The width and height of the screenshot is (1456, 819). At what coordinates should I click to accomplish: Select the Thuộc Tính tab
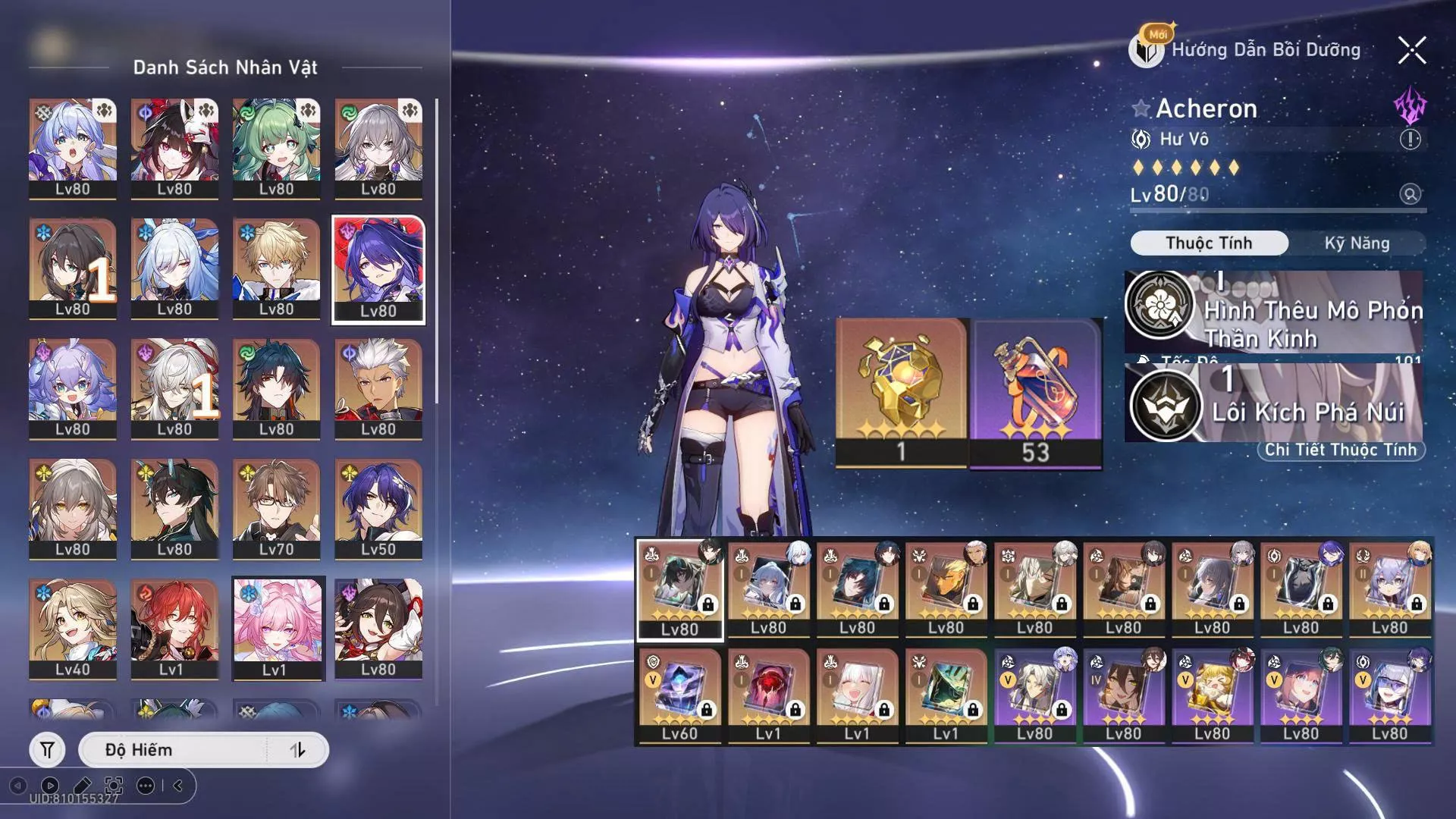point(1209,243)
